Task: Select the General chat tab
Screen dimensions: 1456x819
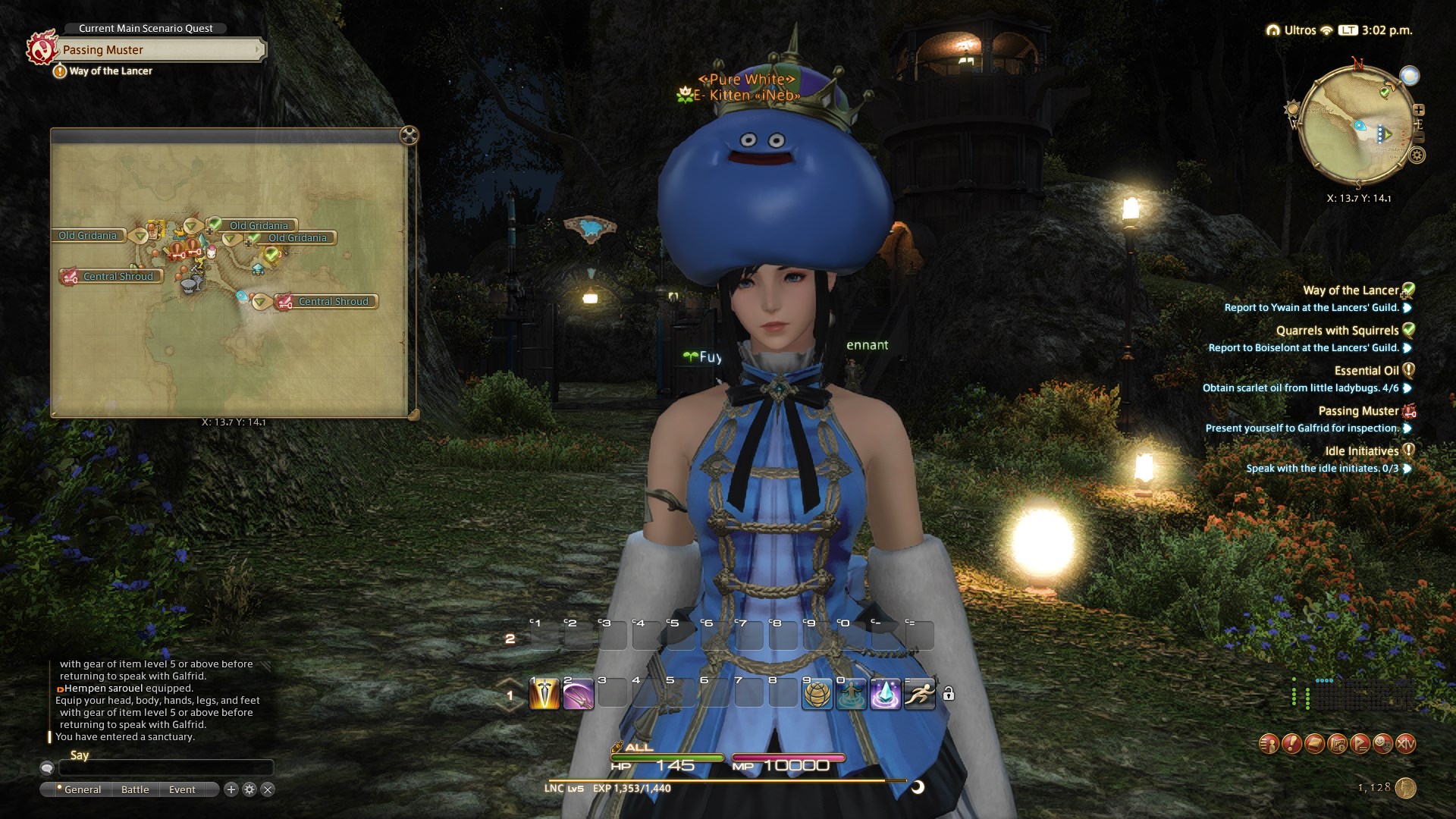Action: pos(82,789)
